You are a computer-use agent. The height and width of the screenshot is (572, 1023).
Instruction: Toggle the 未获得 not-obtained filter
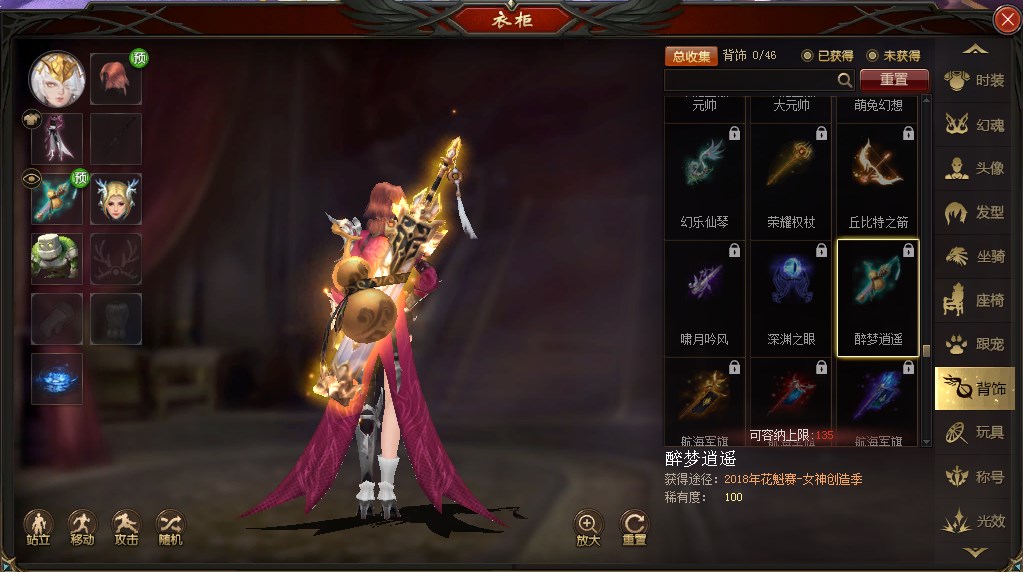873,56
